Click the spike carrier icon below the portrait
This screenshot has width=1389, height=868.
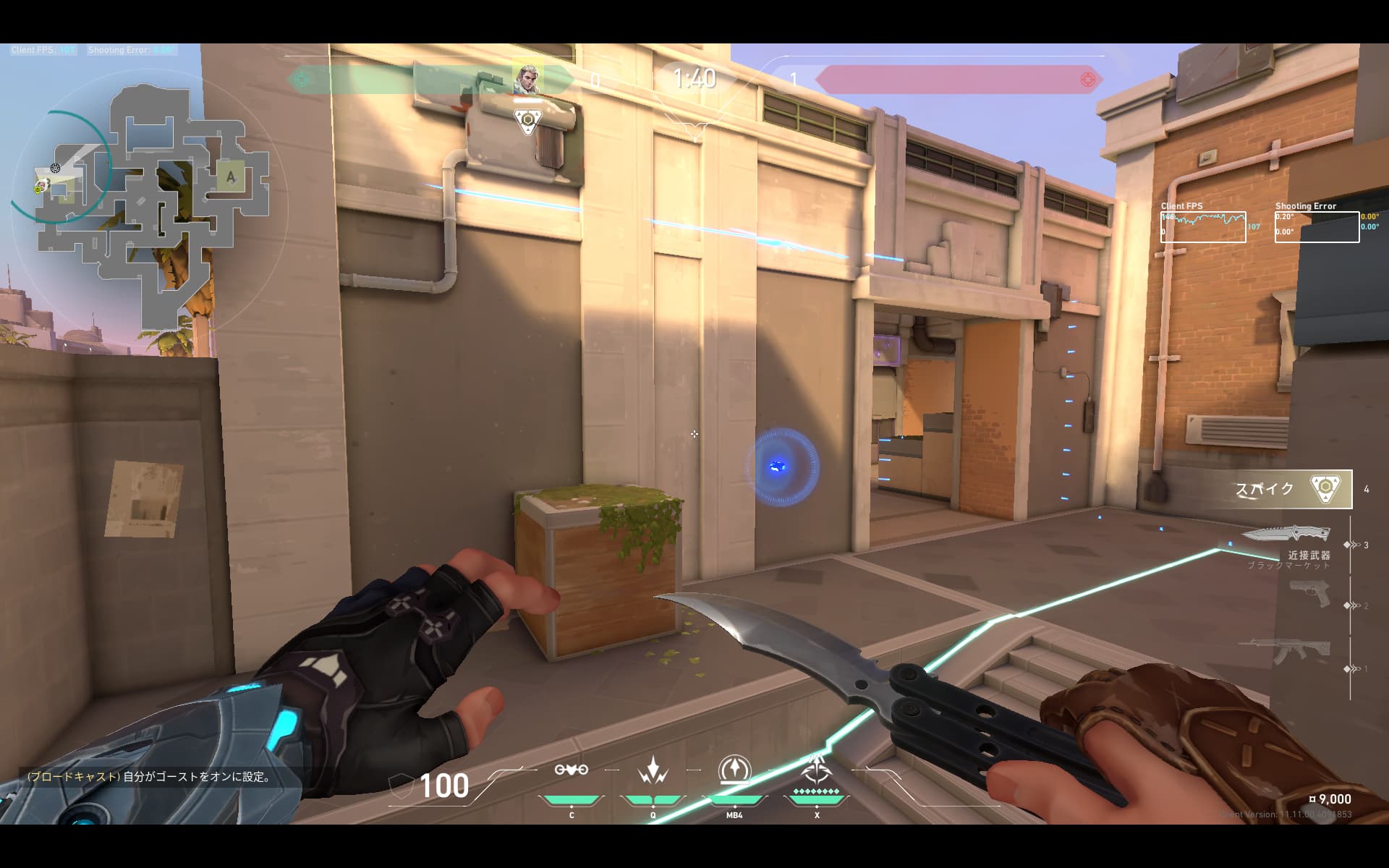pyautogui.click(x=528, y=121)
